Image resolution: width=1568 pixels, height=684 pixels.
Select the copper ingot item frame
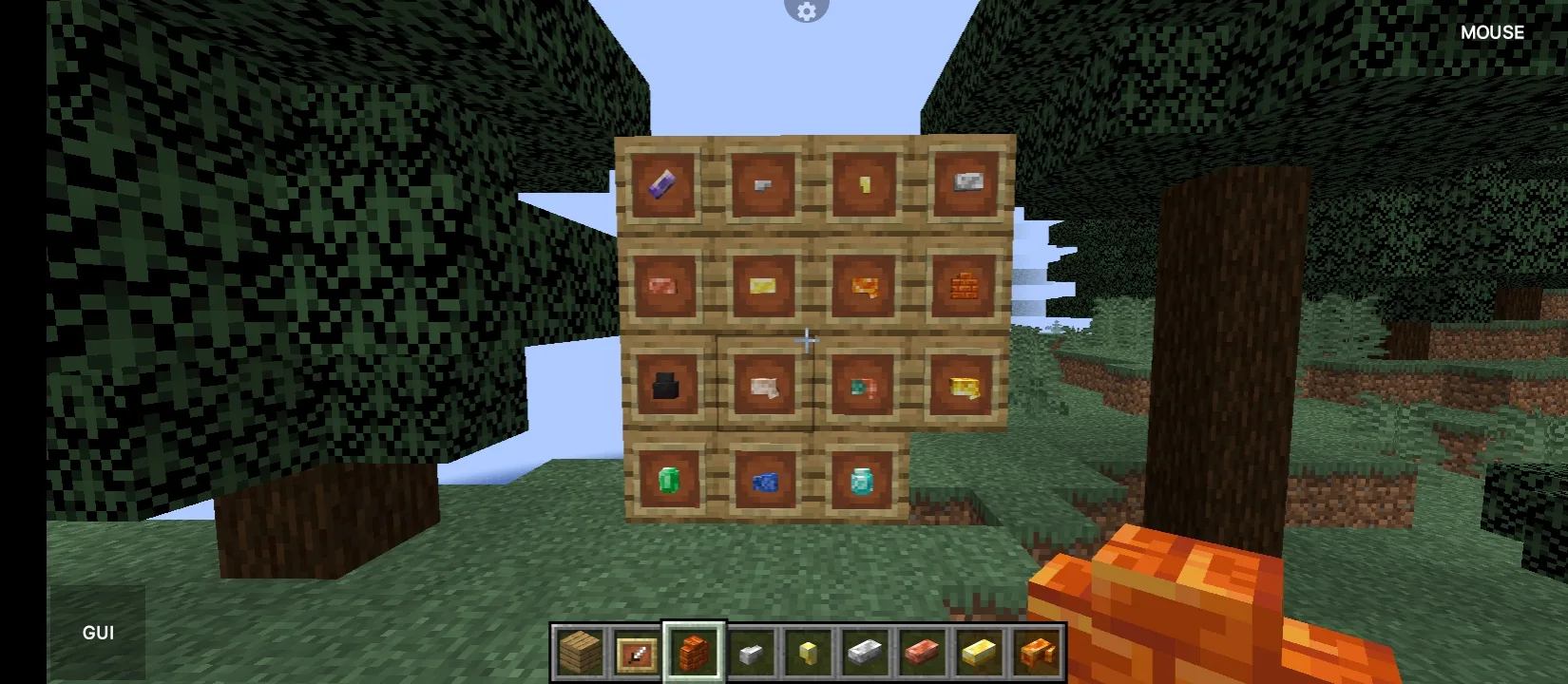coord(665,285)
